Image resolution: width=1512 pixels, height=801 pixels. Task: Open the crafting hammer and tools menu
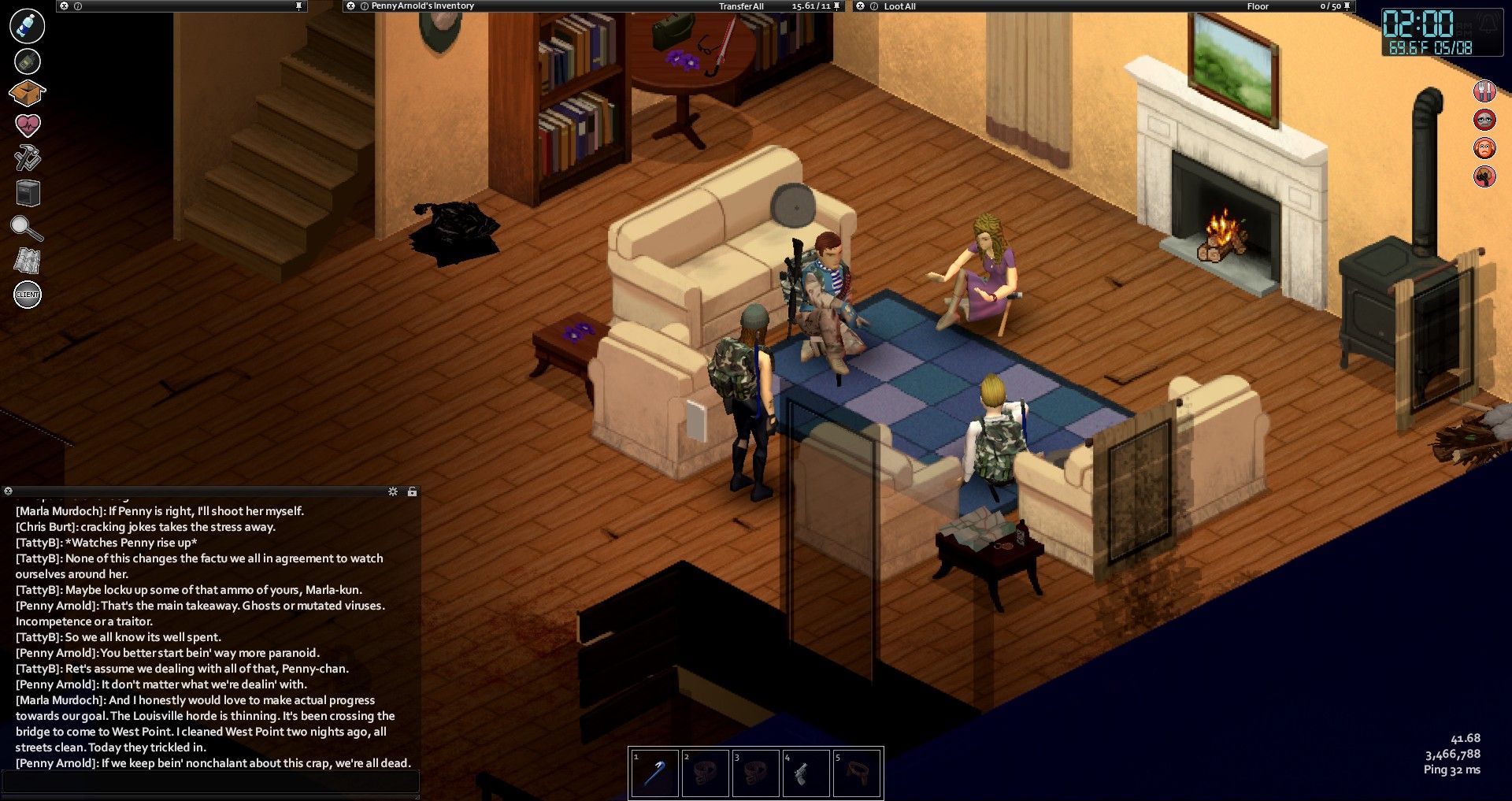pos(28,158)
